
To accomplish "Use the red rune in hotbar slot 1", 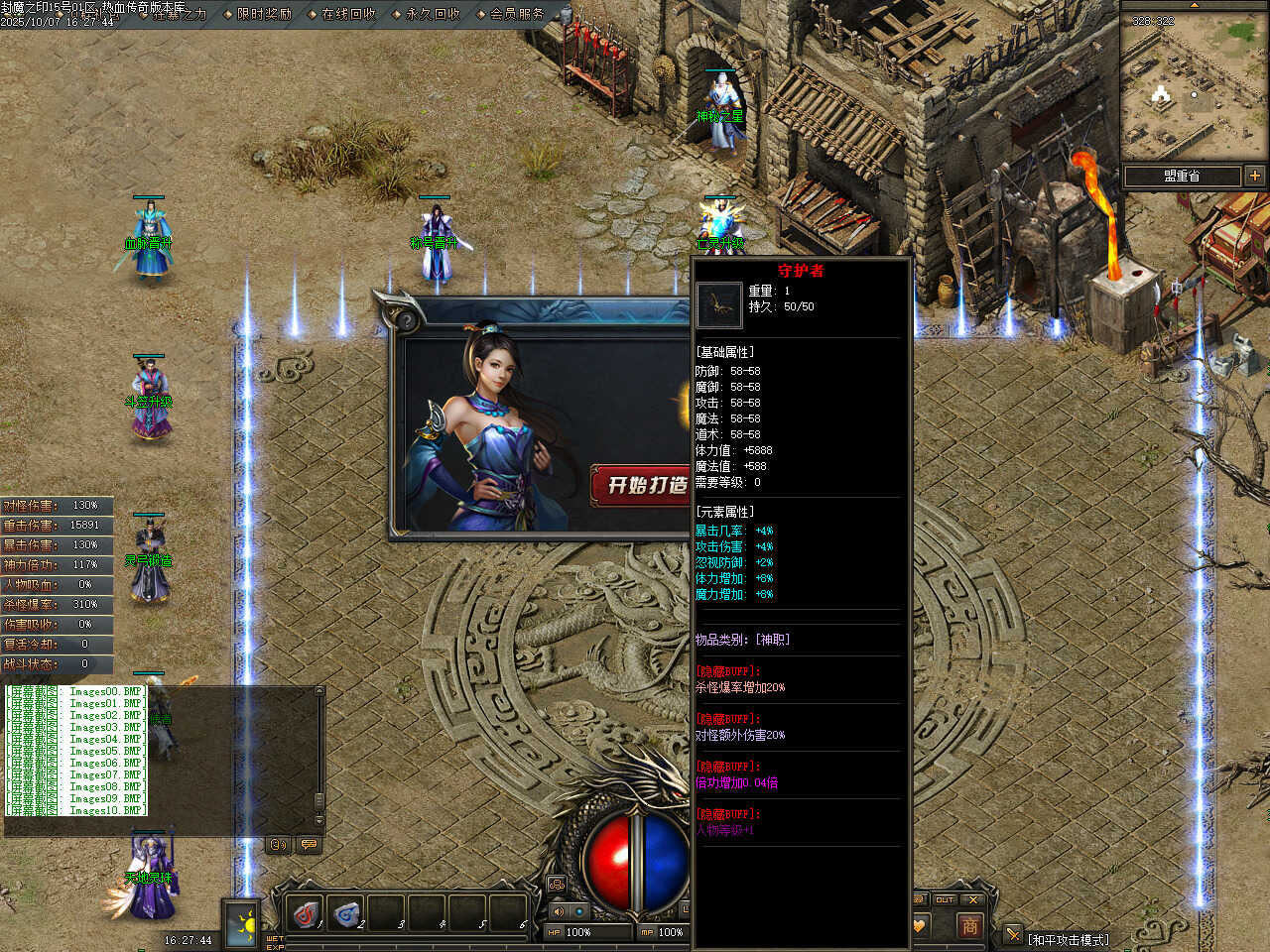I will click(x=307, y=913).
